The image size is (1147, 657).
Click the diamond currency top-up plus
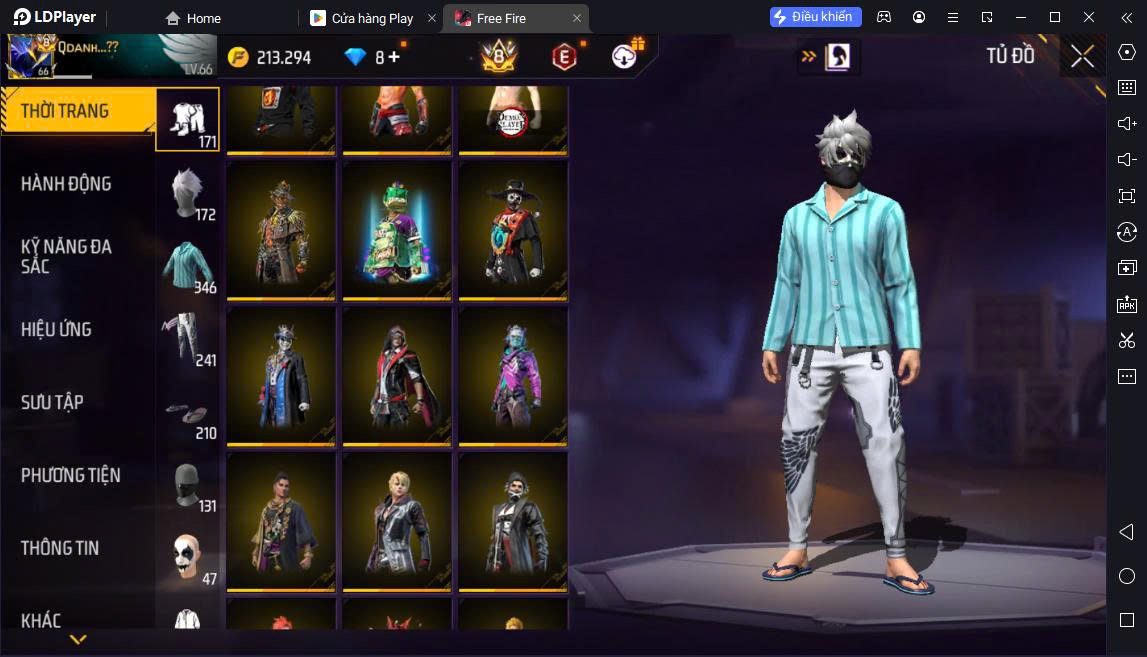click(x=394, y=57)
